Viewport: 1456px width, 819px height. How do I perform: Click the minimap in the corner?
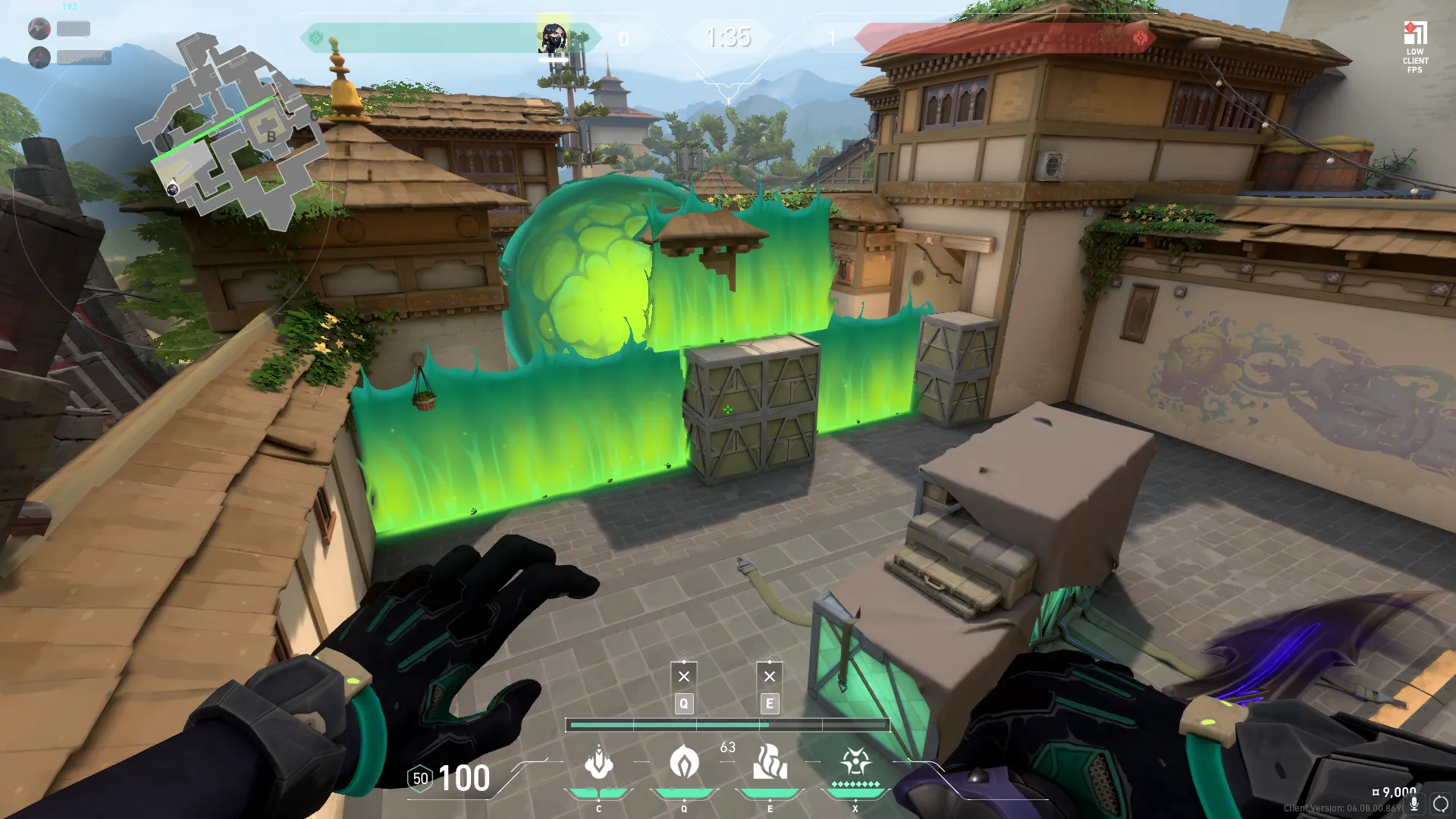click(231, 130)
